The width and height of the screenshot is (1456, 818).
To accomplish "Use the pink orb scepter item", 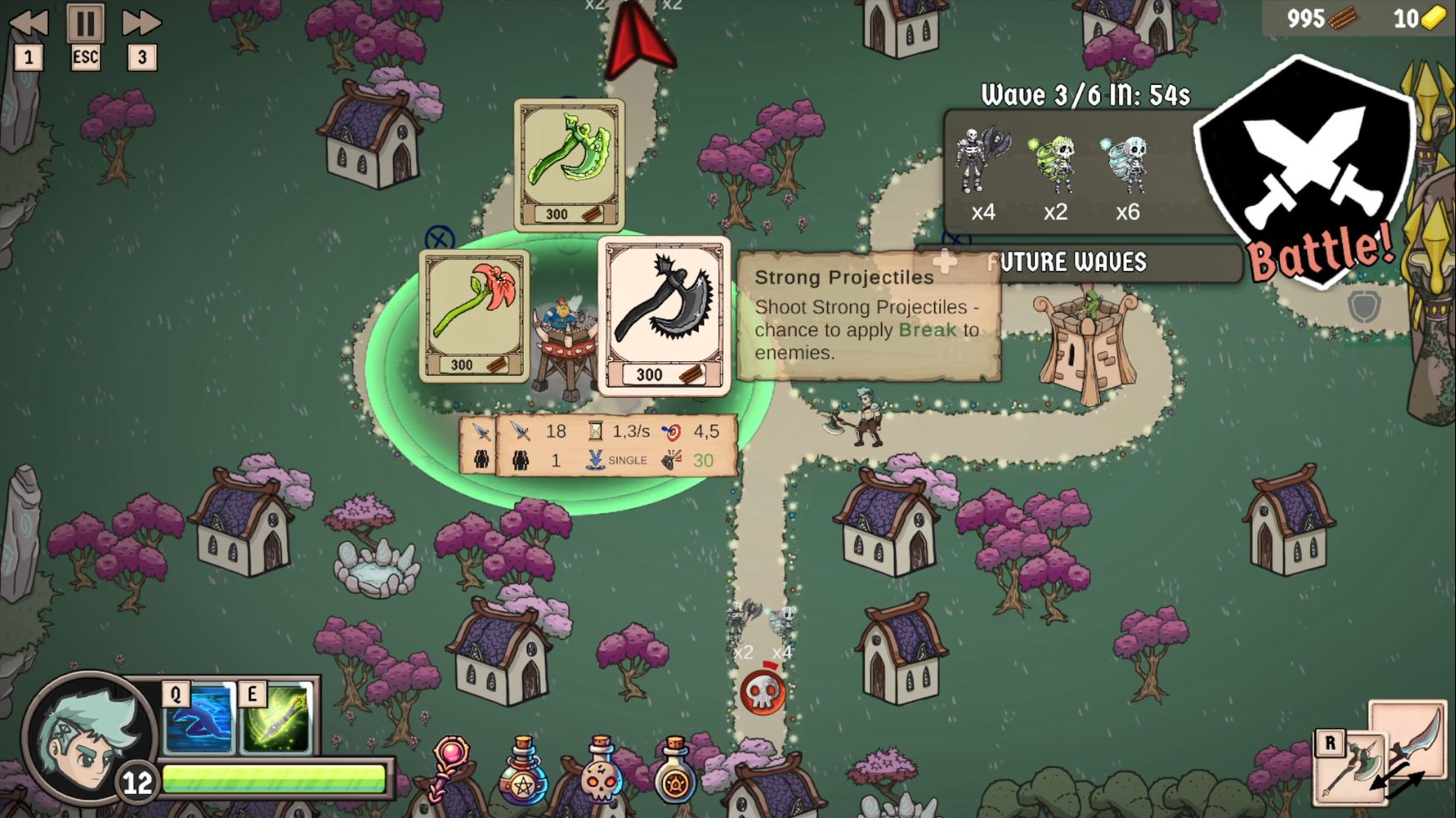I will [450, 767].
